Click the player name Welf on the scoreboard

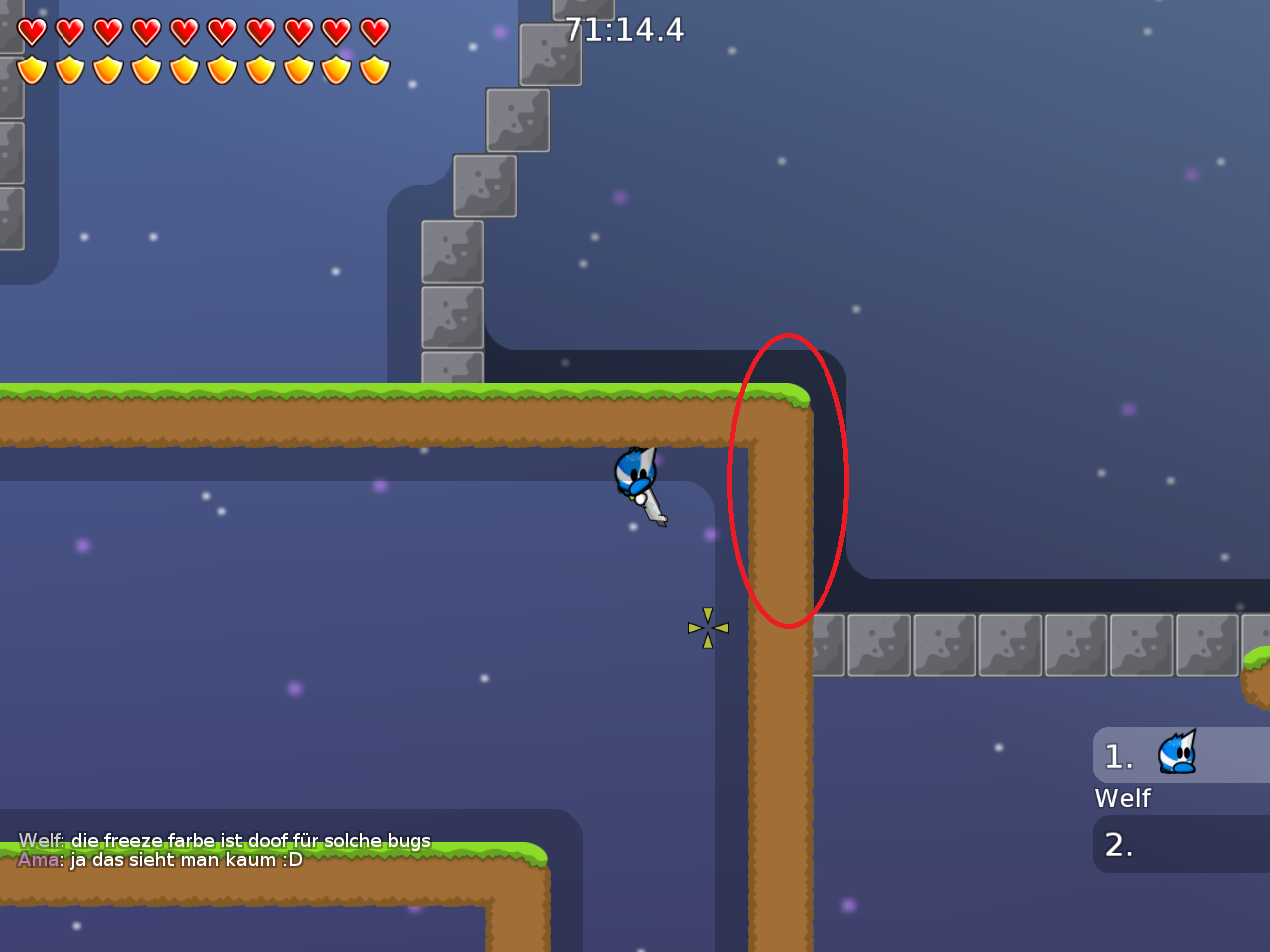(x=1121, y=798)
